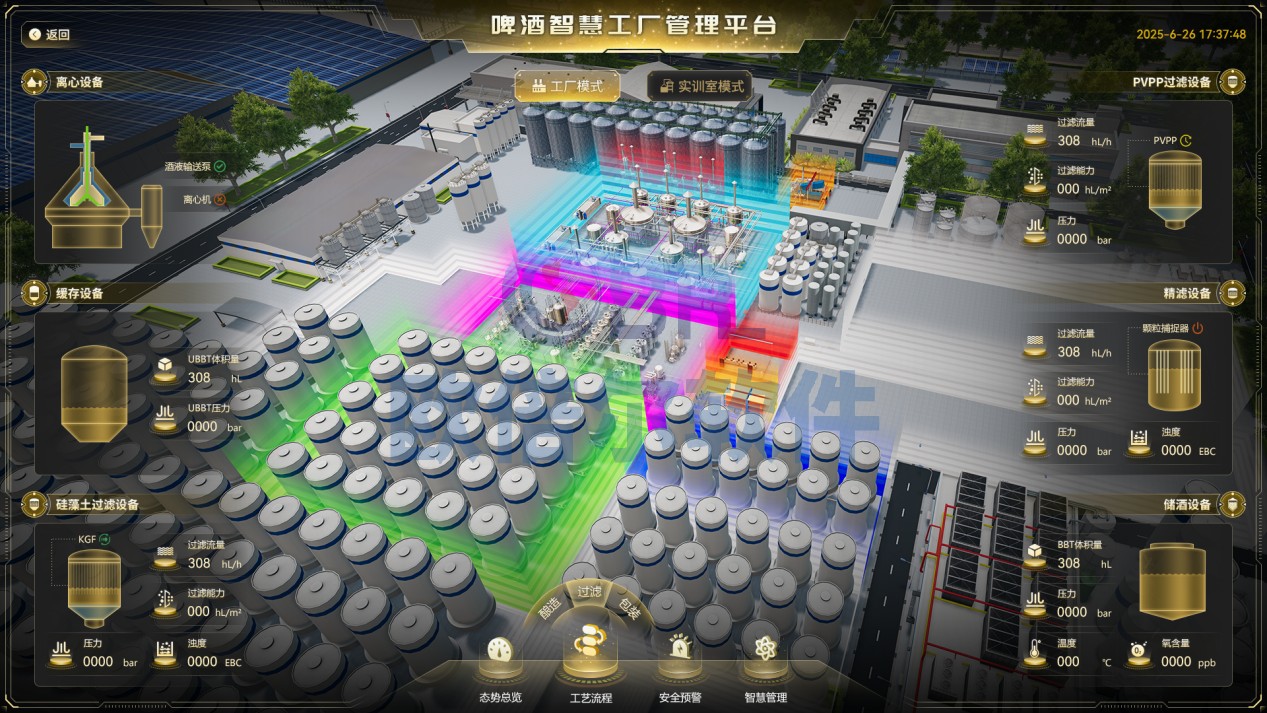
Task: Choose the 包装 packaging tab
Action: 629,609
